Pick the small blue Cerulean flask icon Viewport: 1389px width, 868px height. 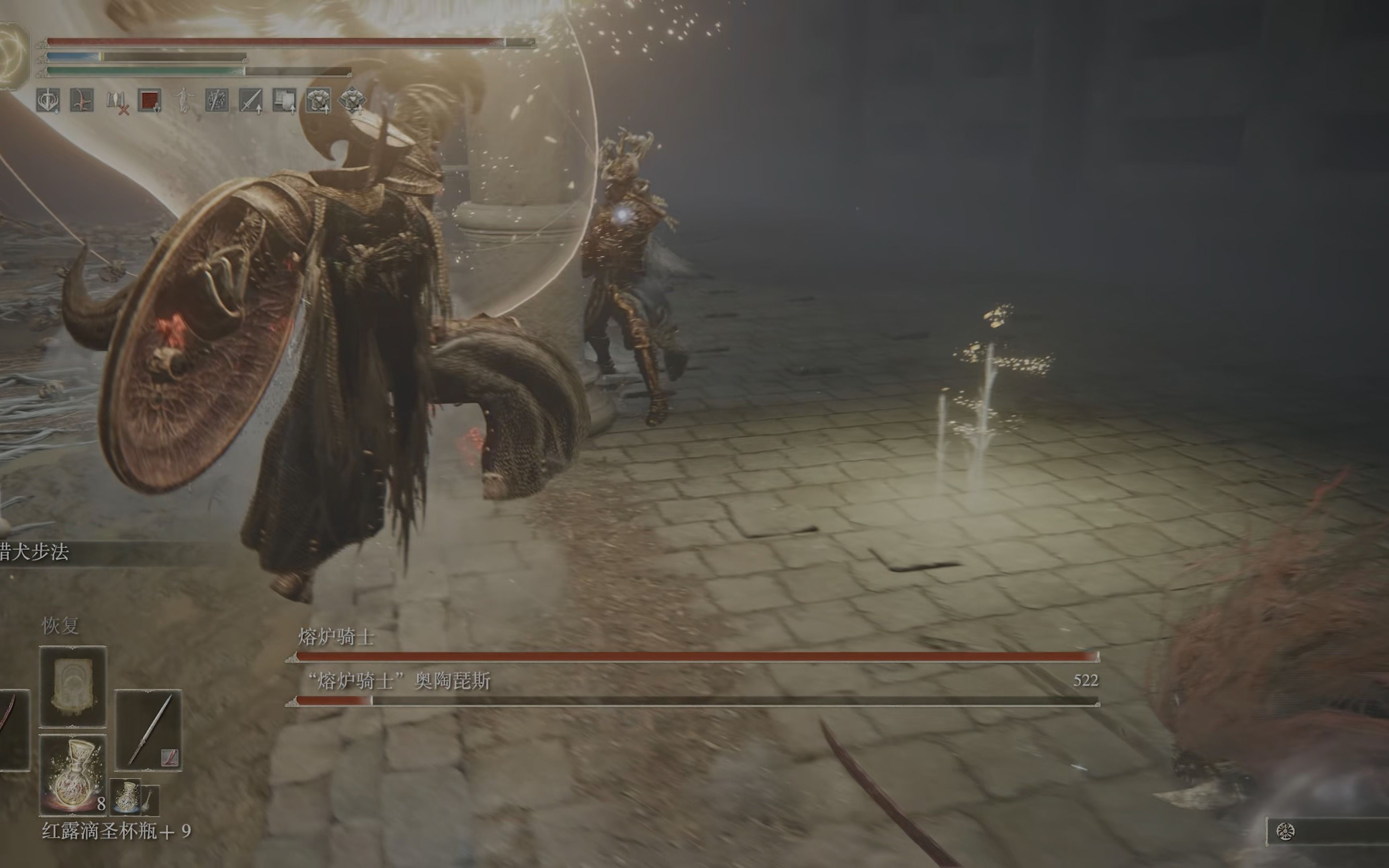click(126, 797)
